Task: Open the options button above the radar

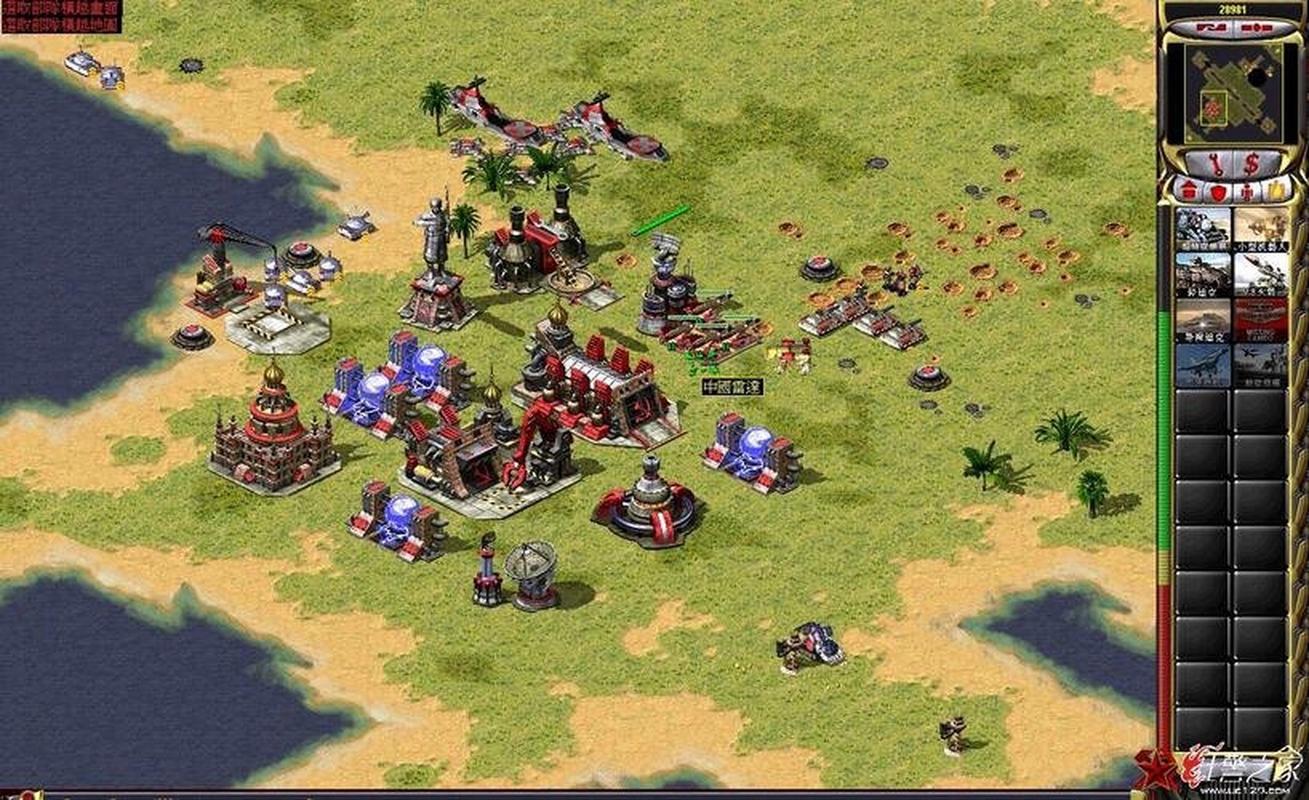Action: (x=1258, y=29)
